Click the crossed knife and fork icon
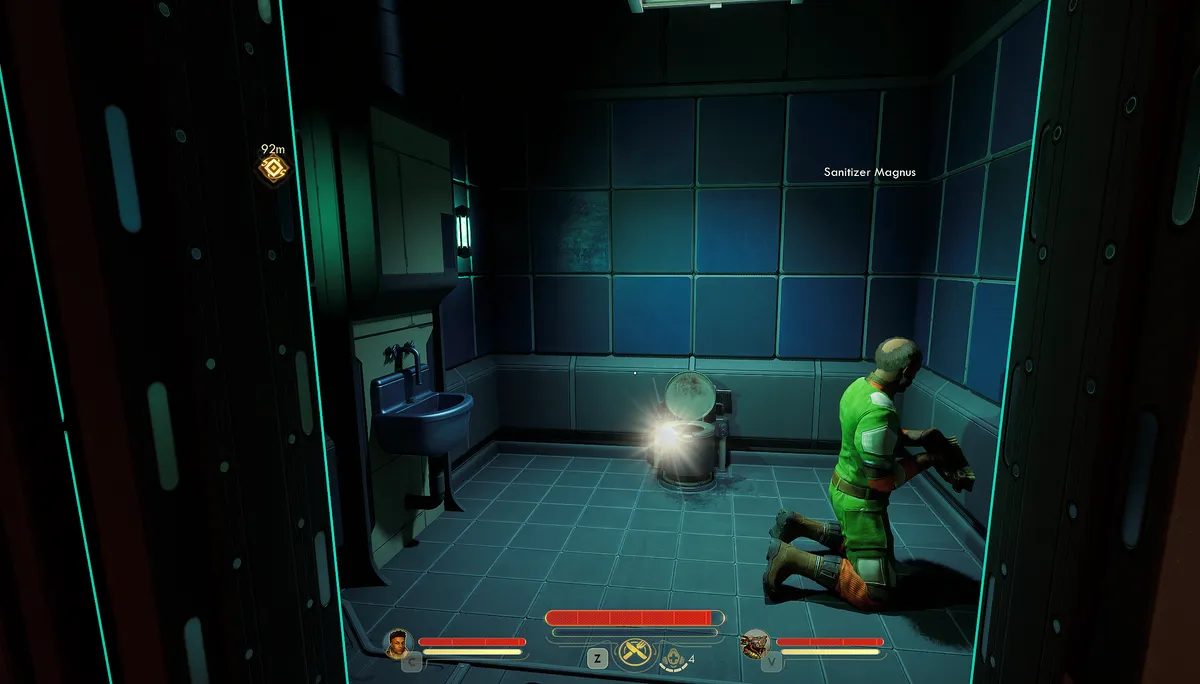 click(634, 653)
